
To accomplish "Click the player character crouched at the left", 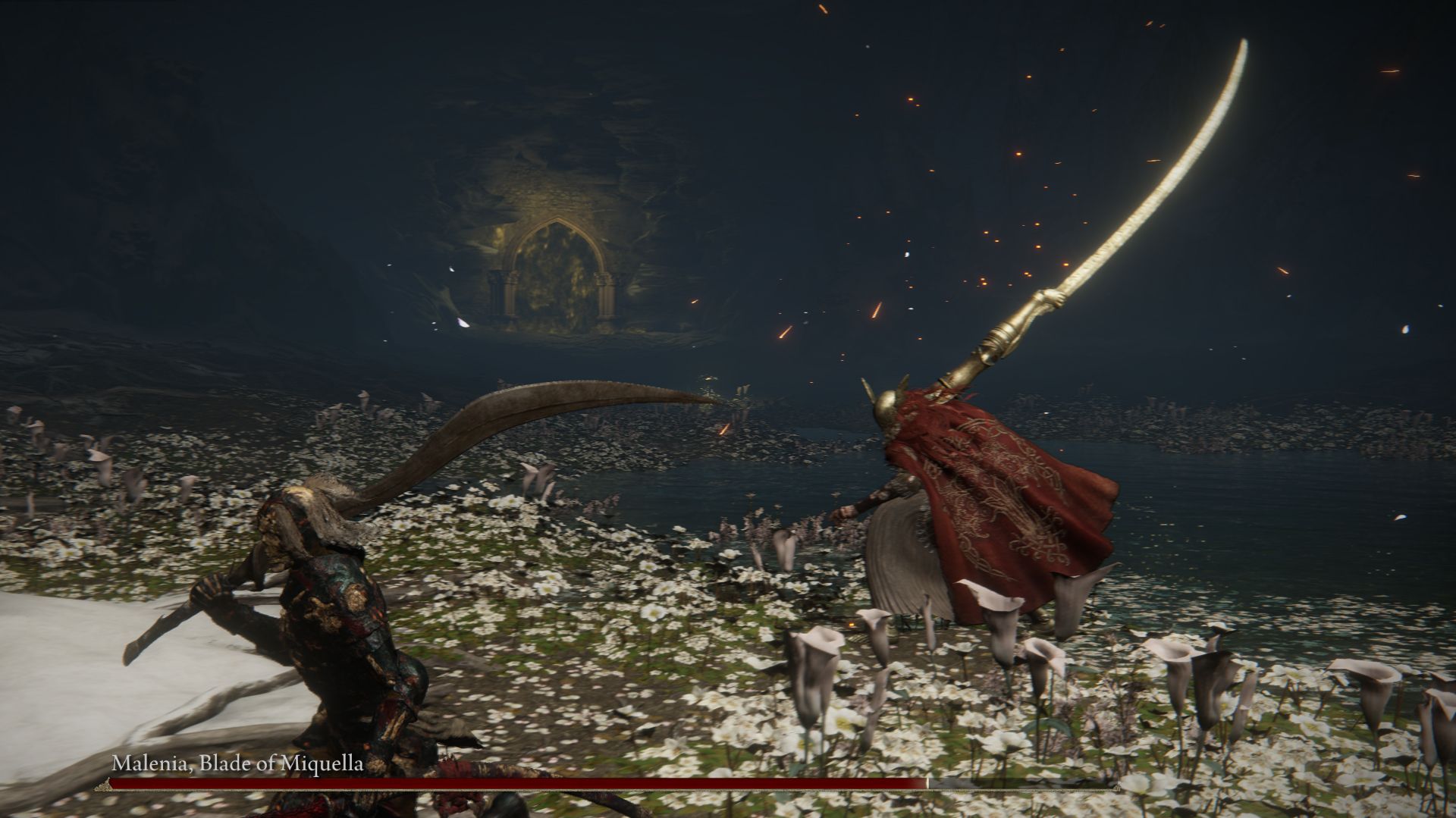I will coord(334,606).
